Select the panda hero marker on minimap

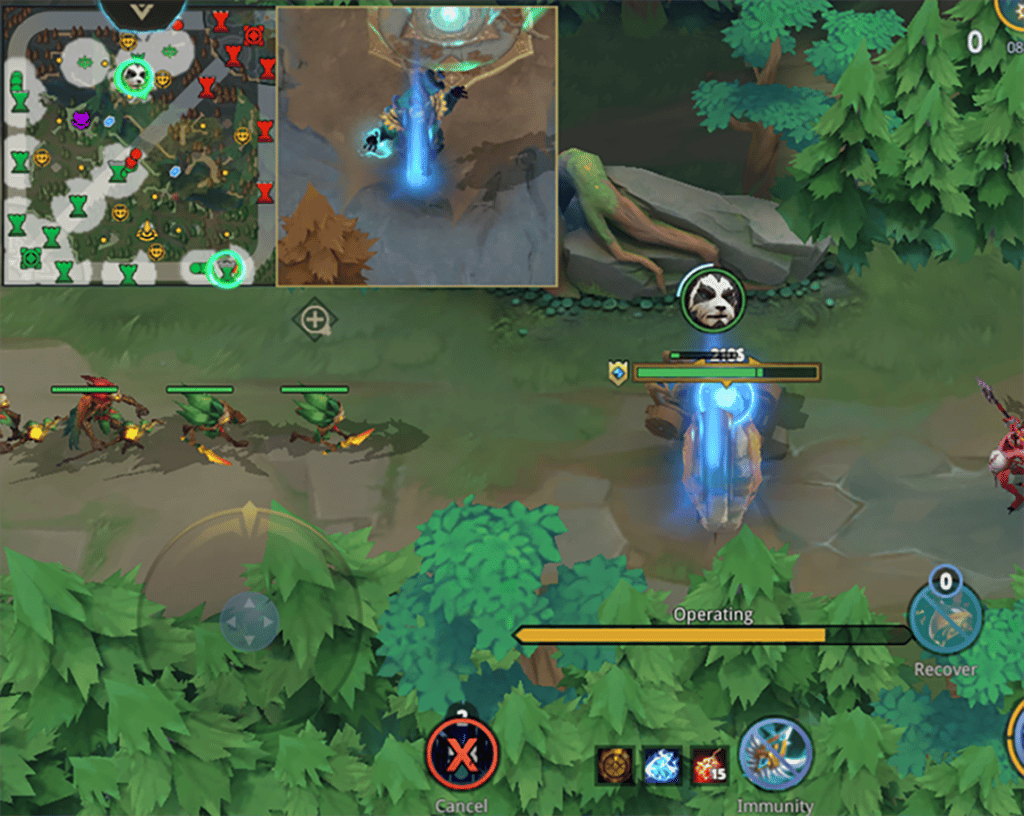[x=133, y=76]
